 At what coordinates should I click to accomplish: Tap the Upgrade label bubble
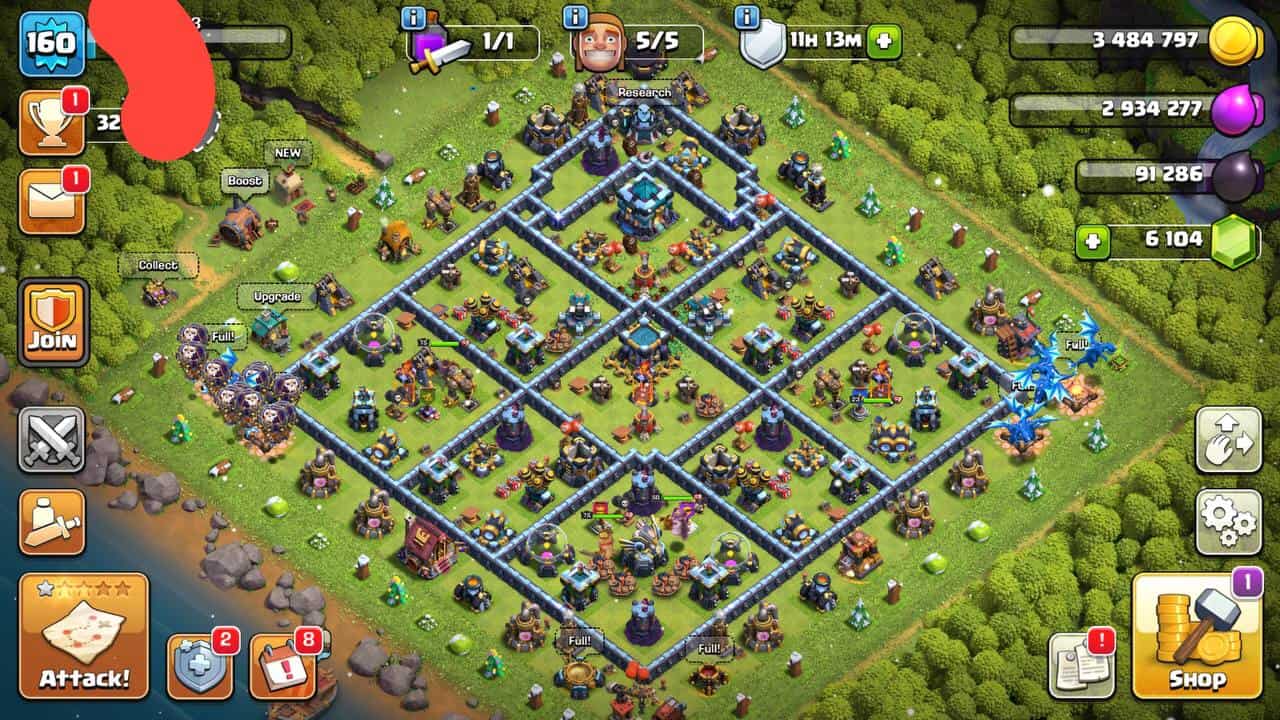coord(276,297)
